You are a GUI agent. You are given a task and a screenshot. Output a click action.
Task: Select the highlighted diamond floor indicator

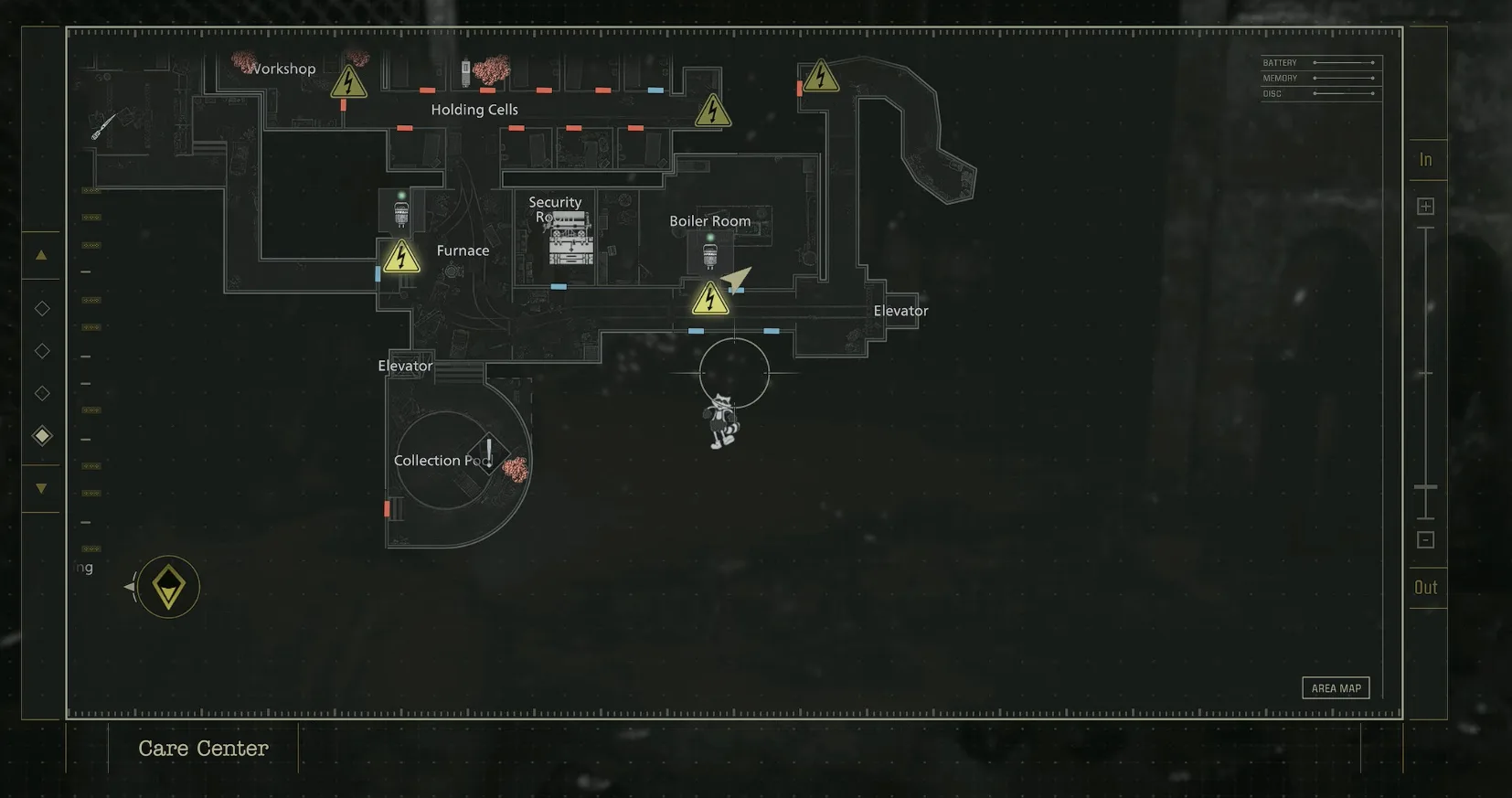coord(41,435)
